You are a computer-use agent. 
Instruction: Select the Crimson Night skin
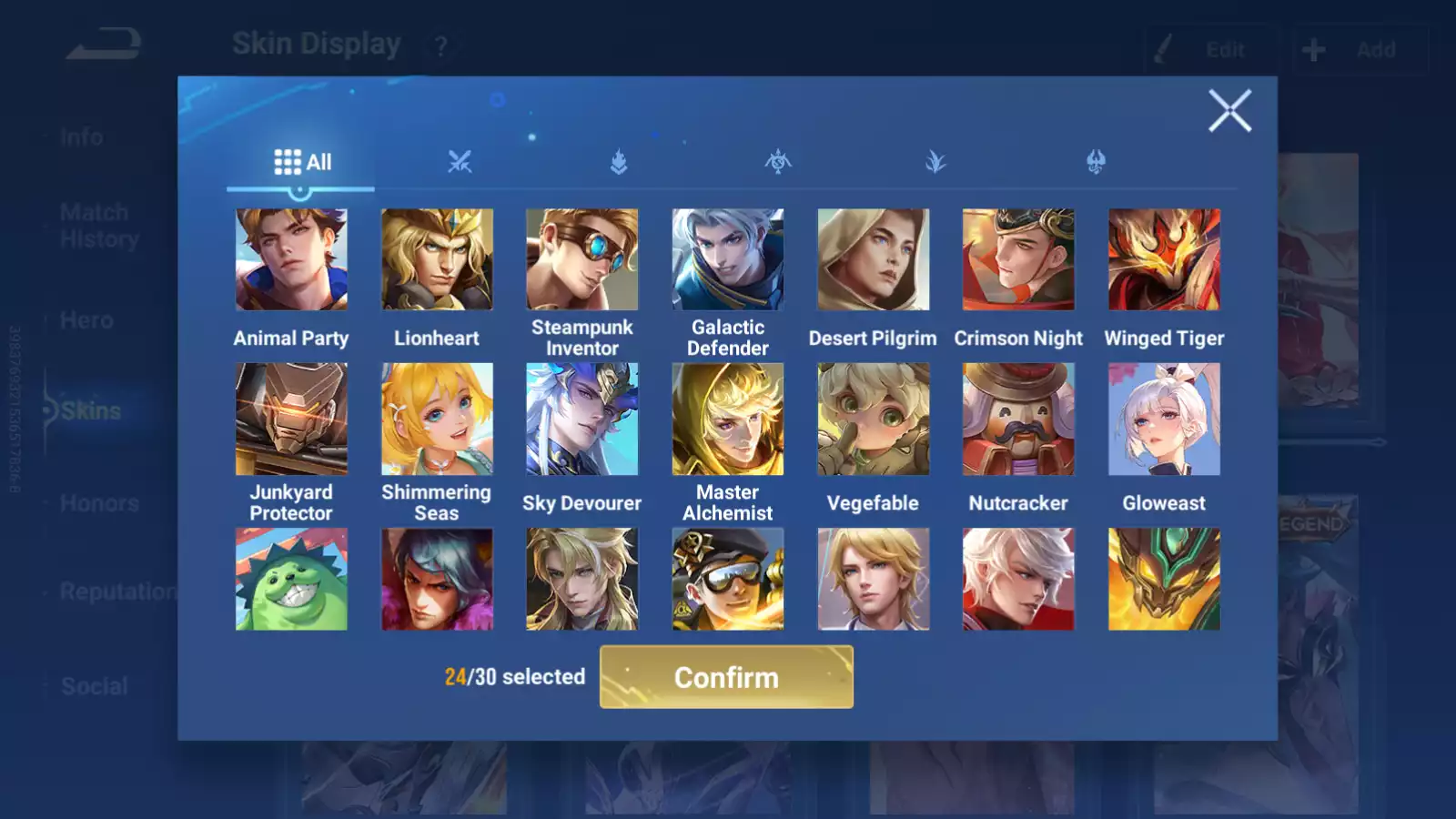(x=1018, y=260)
